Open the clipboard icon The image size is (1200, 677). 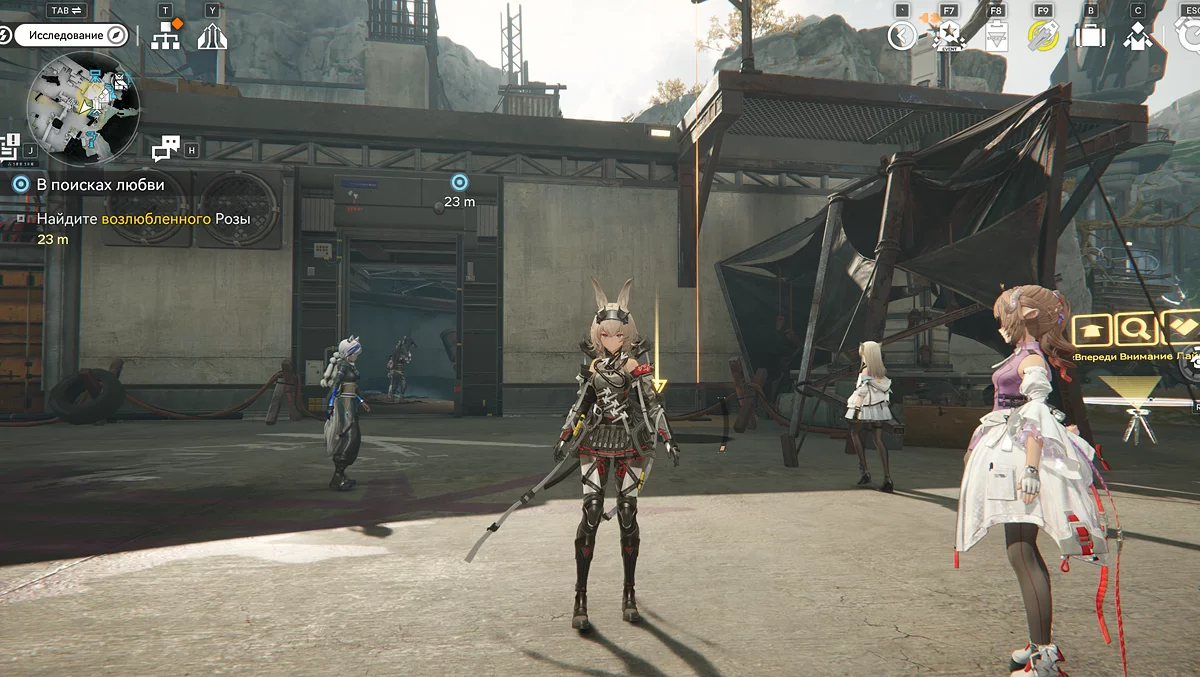[996, 38]
